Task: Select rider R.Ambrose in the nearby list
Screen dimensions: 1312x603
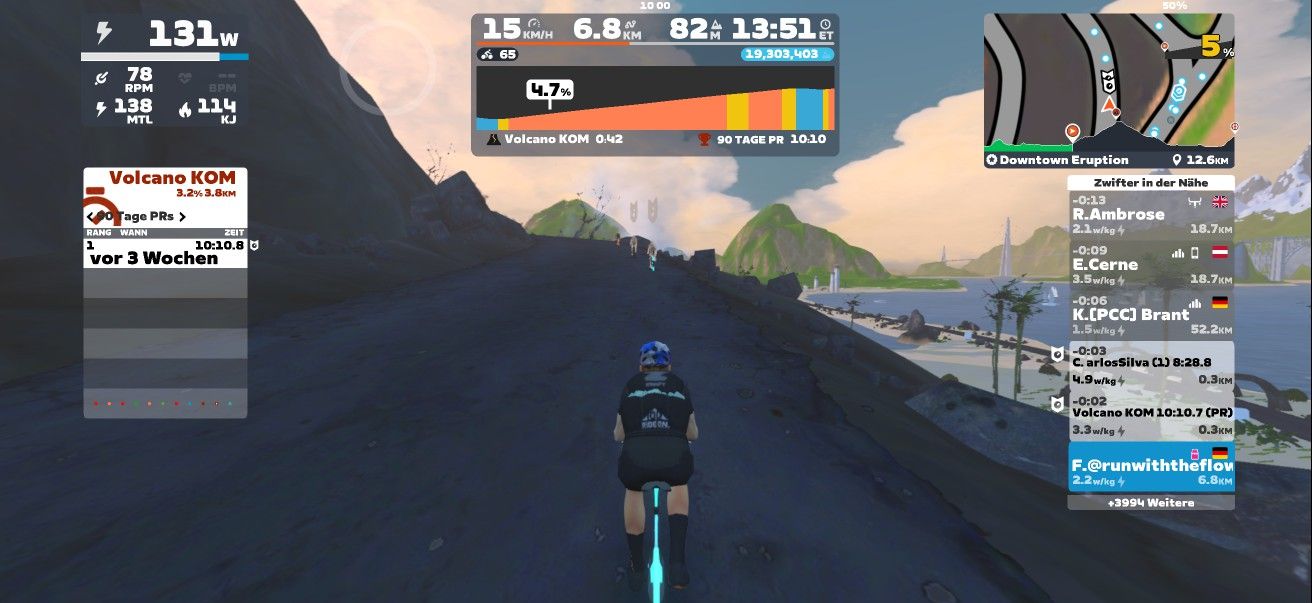Action: (x=1150, y=215)
